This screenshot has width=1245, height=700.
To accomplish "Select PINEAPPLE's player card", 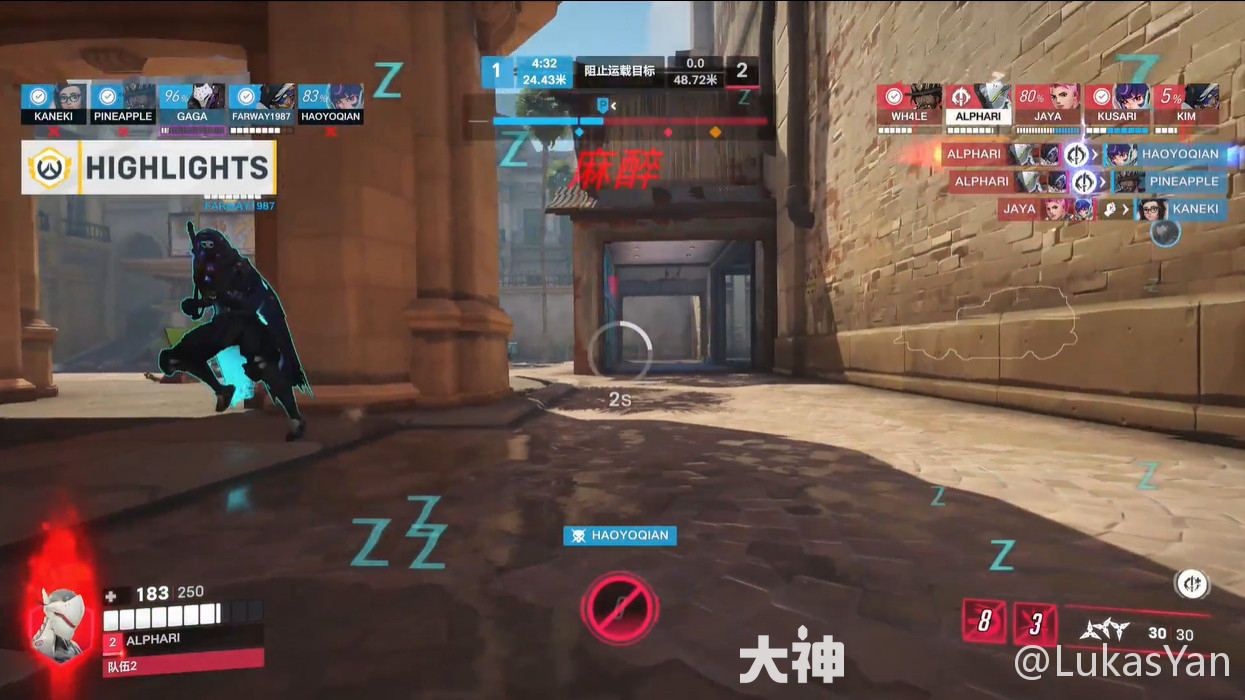I will pos(122,104).
